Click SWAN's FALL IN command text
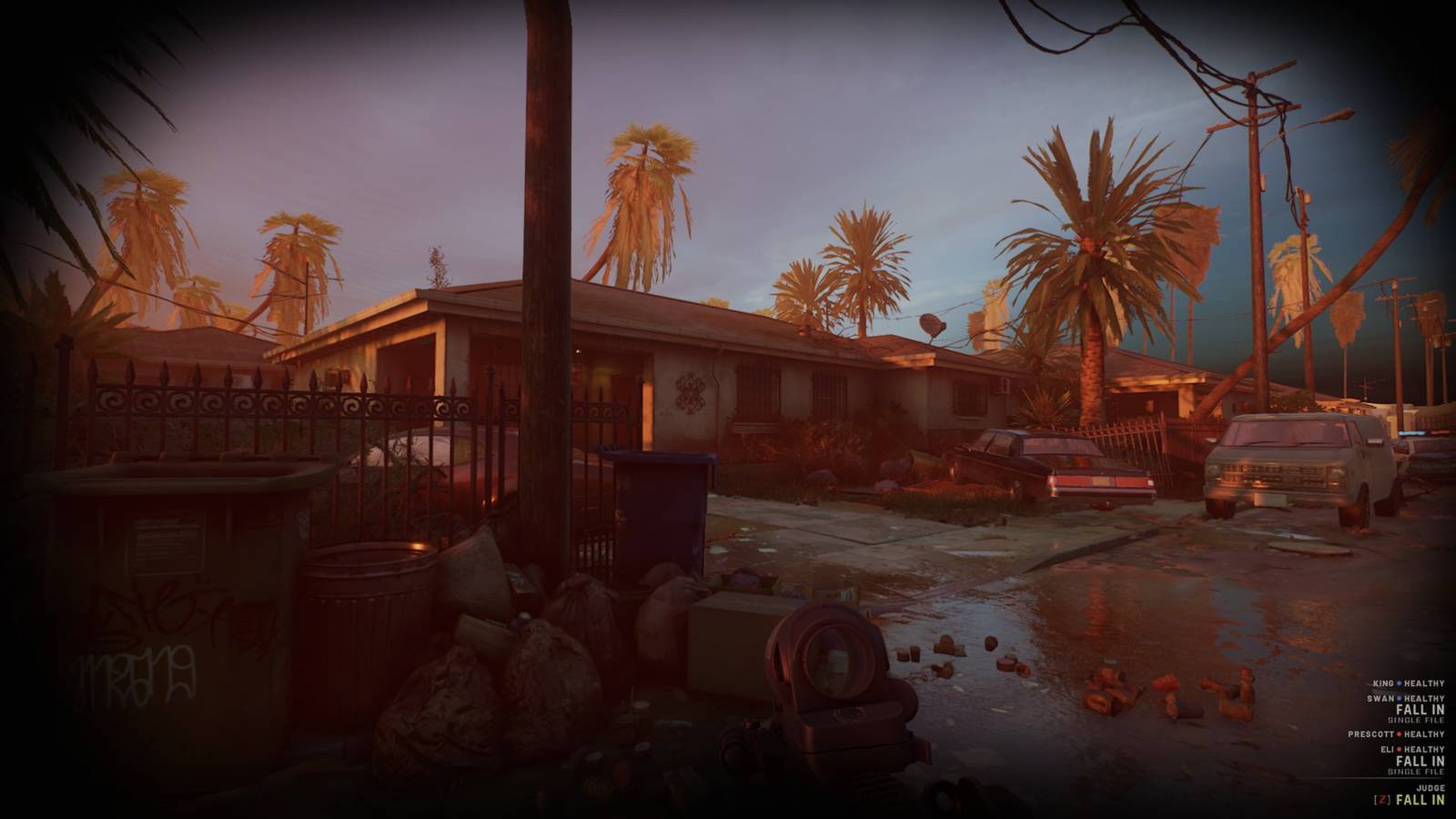 [1420, 710]
